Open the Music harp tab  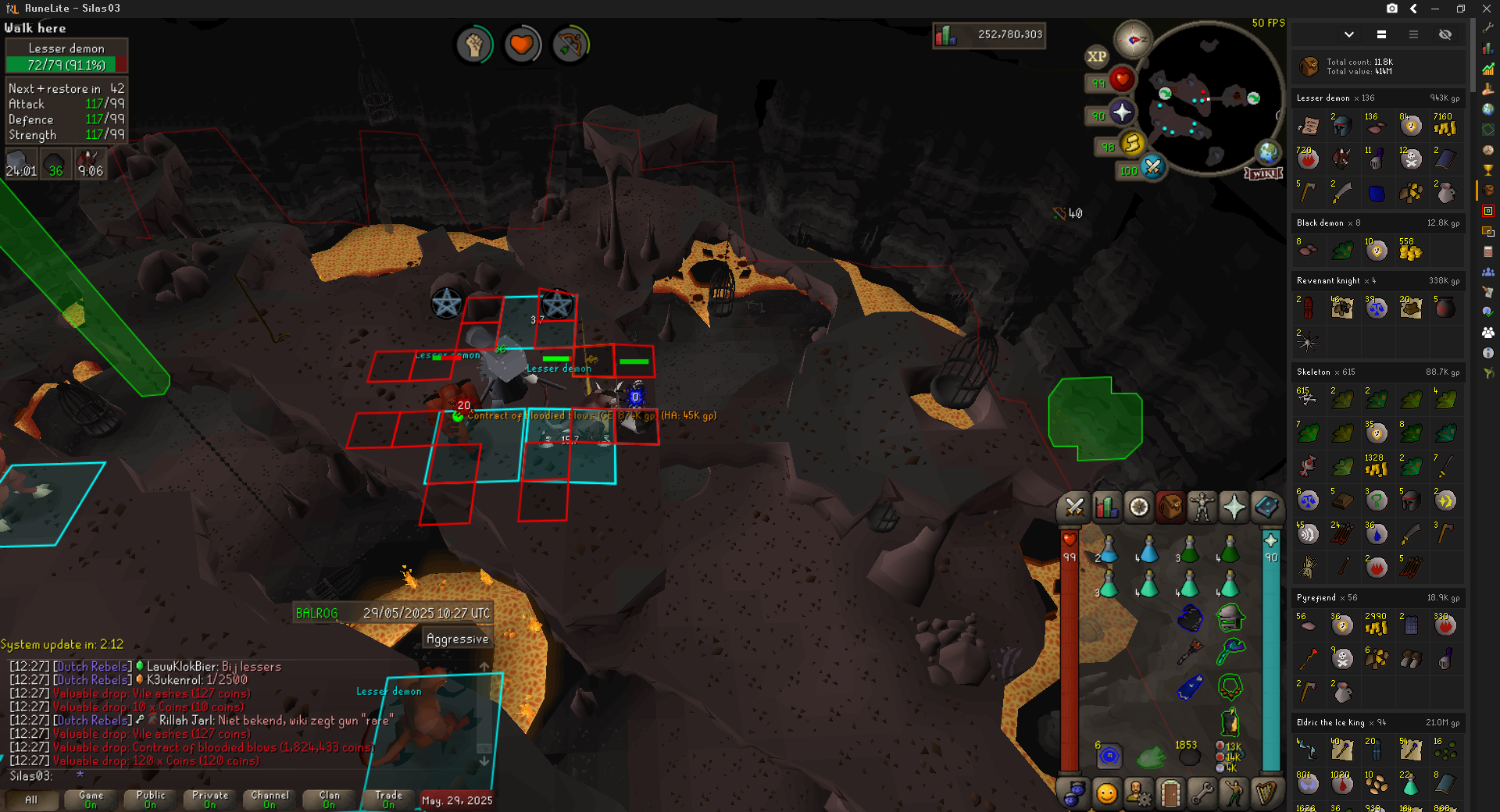pos(1266,794)
